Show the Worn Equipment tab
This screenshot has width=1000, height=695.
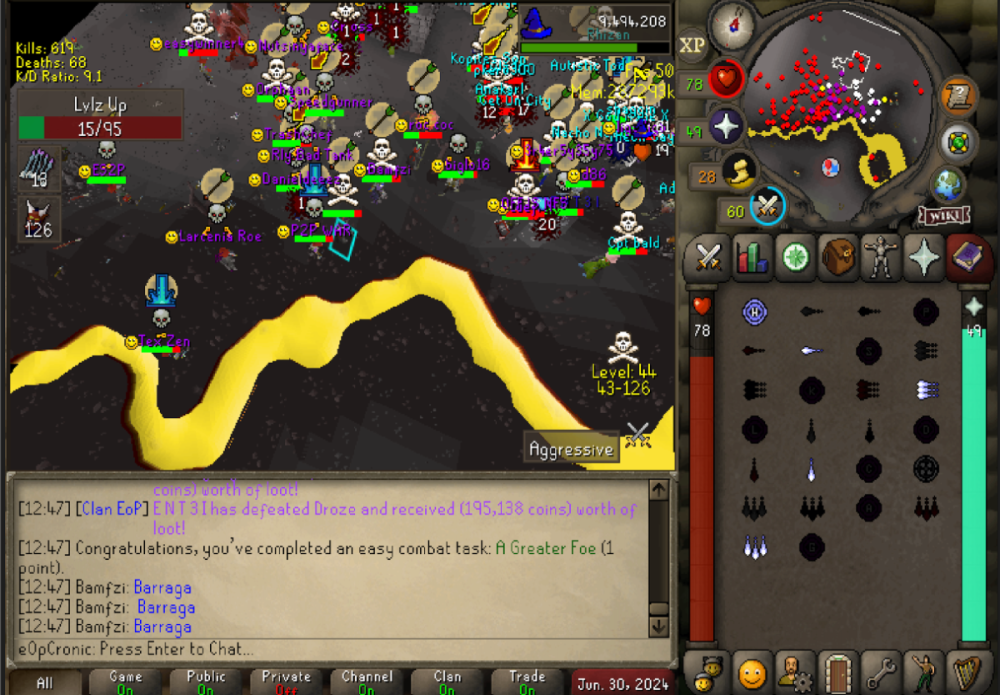tap(882, 256)
